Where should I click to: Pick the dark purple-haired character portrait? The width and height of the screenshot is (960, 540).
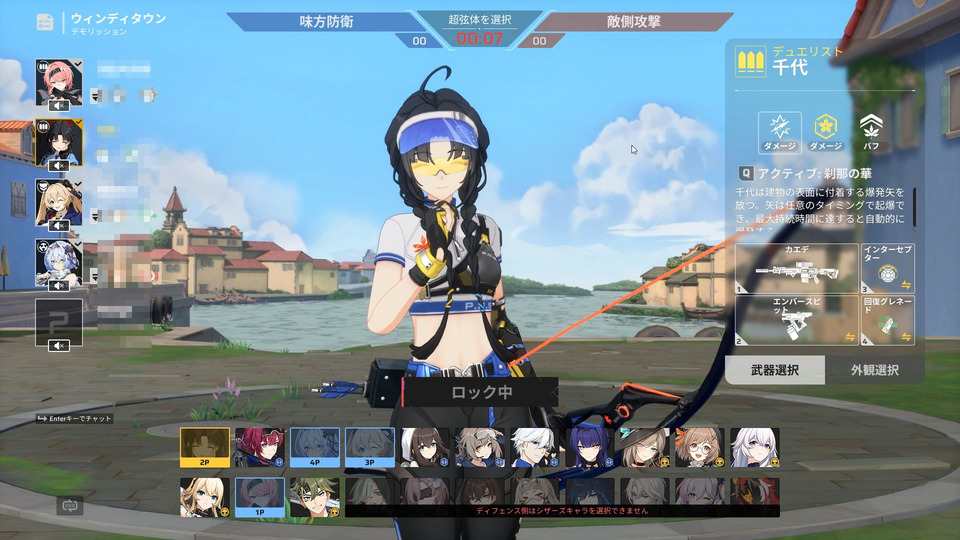[x=587, y=448]
